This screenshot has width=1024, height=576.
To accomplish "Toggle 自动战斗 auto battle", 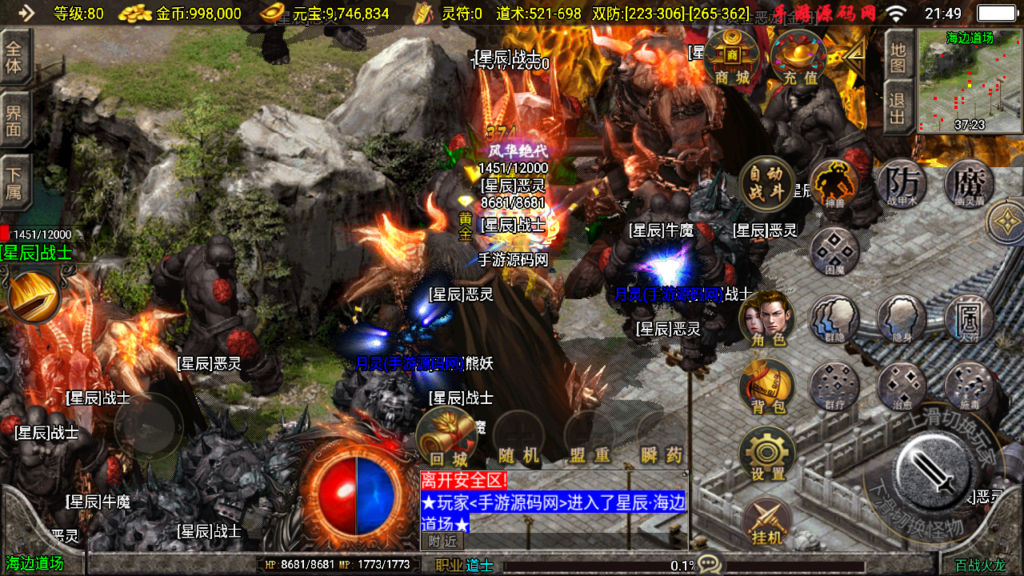I will point(768,186).
